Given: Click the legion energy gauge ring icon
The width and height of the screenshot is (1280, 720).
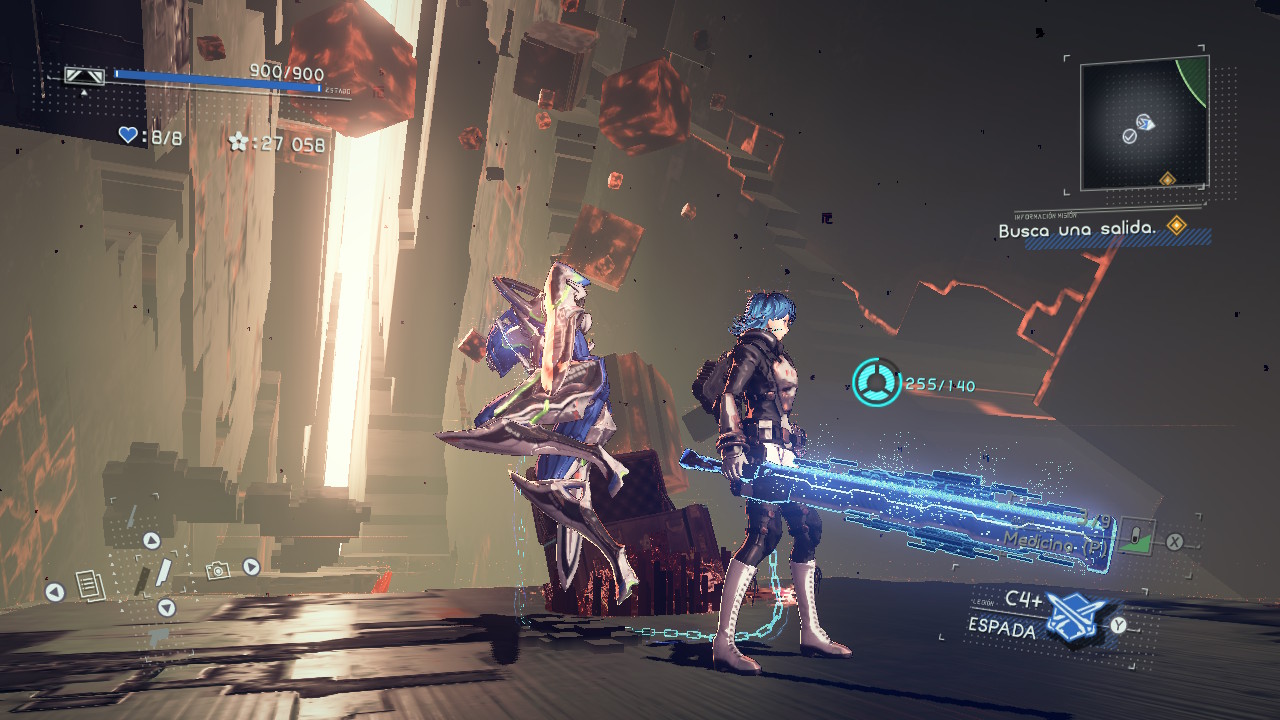Looking at the screenshot, I should pyautogui.click(x=876, y=383).
